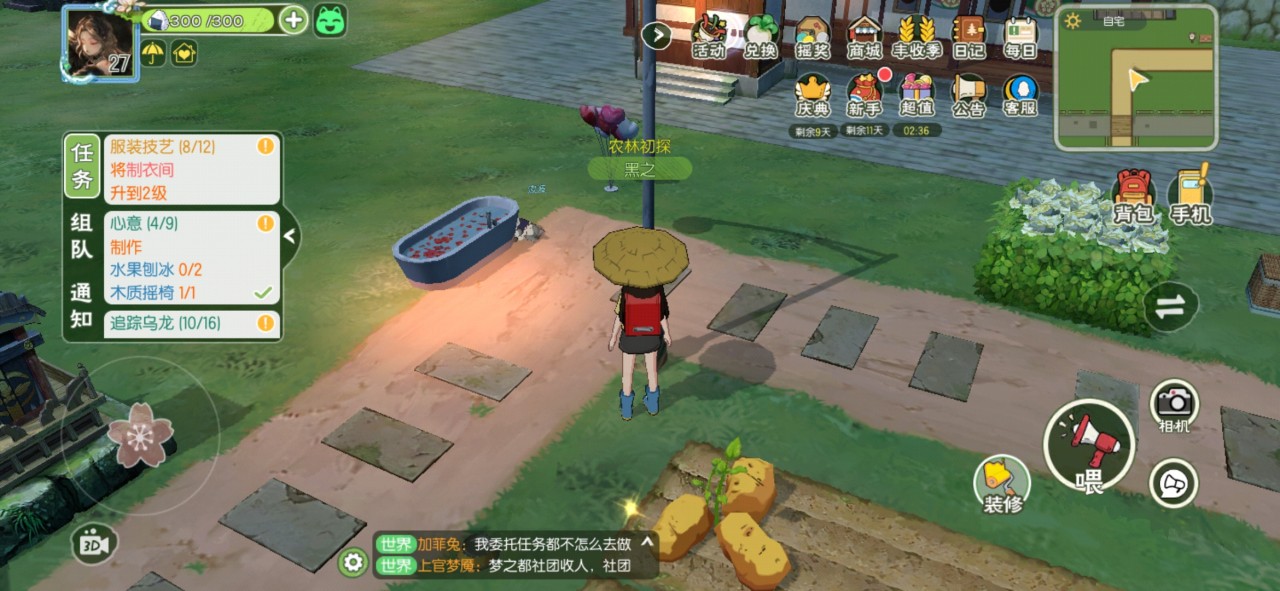
Task: Open the minimap
Action: click(x=1136, y=77)
